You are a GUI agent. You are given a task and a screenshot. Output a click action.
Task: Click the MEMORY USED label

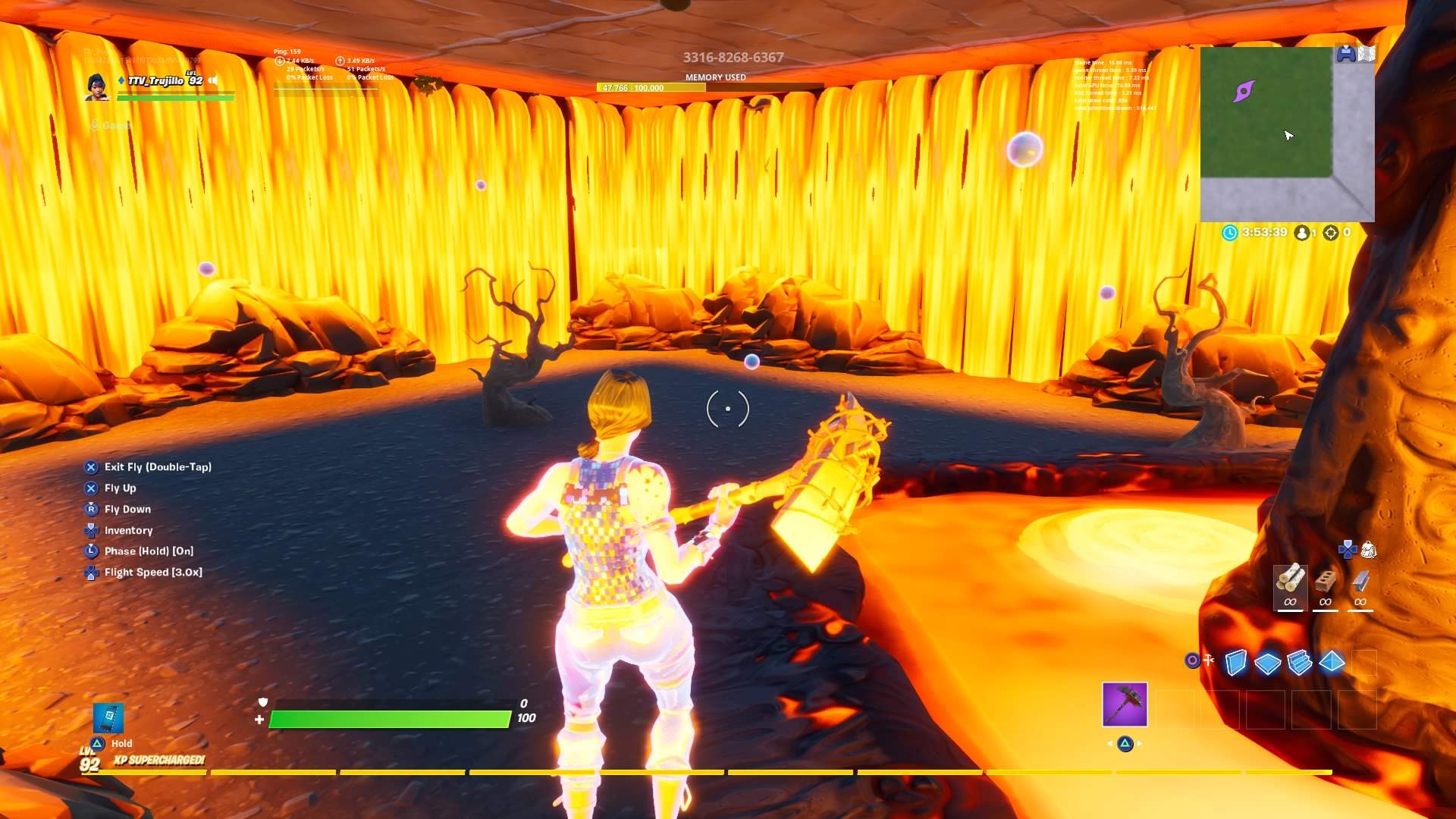pyautogui.click(x=715, y=77)
